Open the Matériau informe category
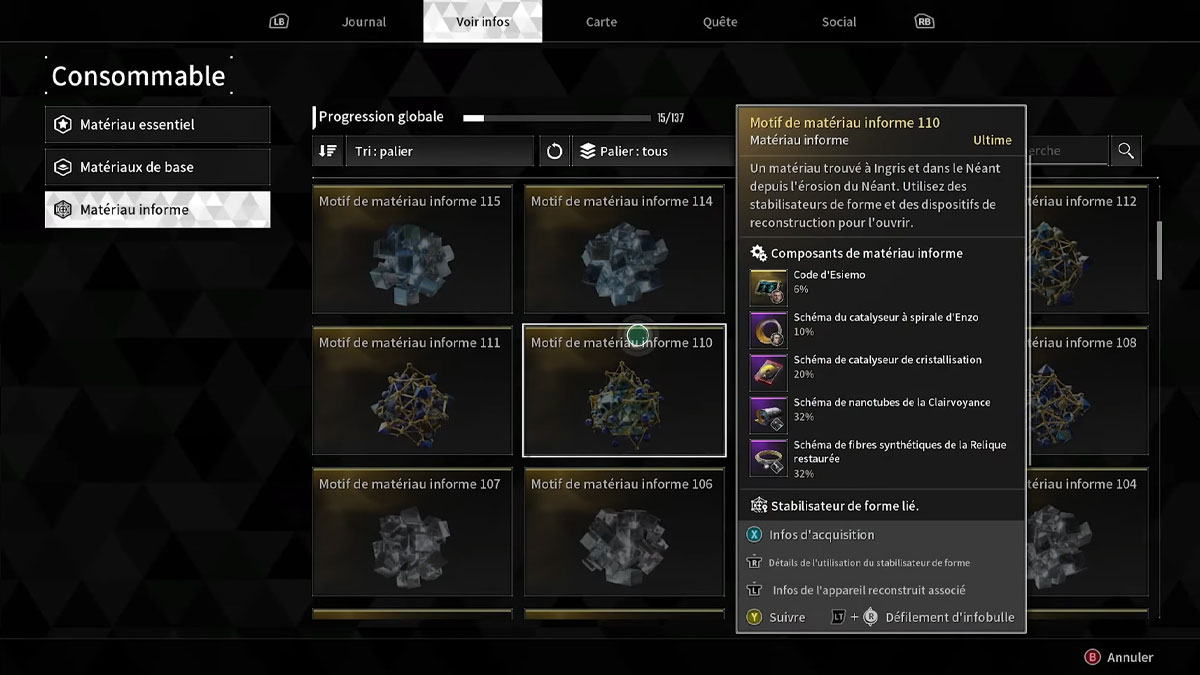Screen dimensions: 1200x675 click(158, 210)
